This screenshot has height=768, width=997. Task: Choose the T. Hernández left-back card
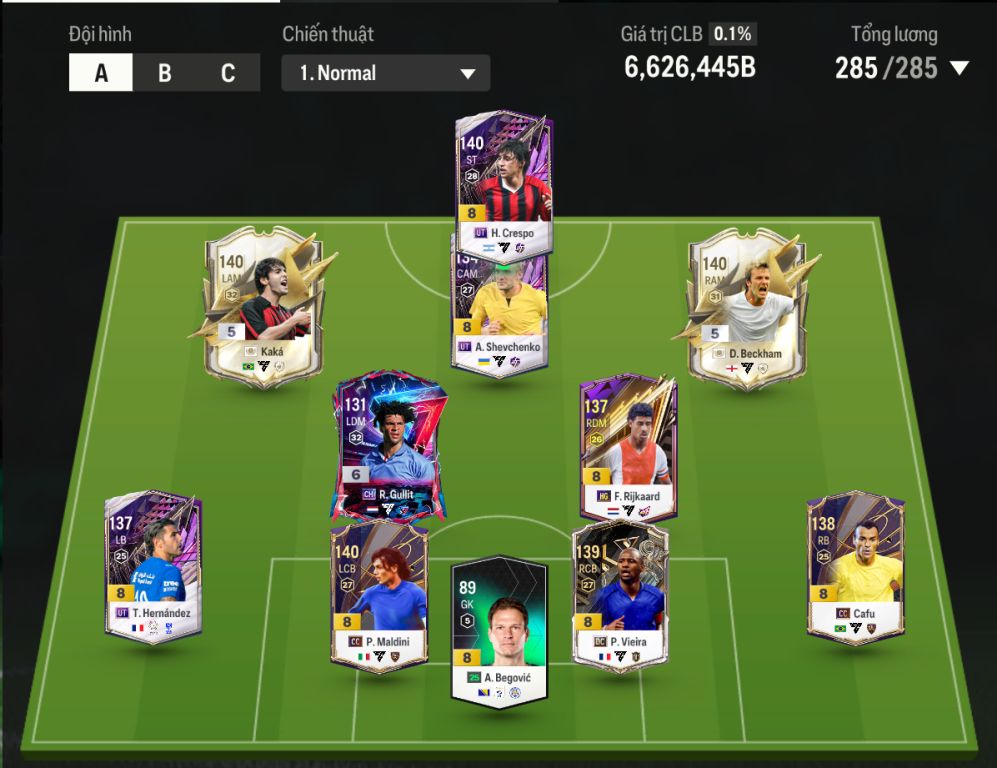pos(154,565)
